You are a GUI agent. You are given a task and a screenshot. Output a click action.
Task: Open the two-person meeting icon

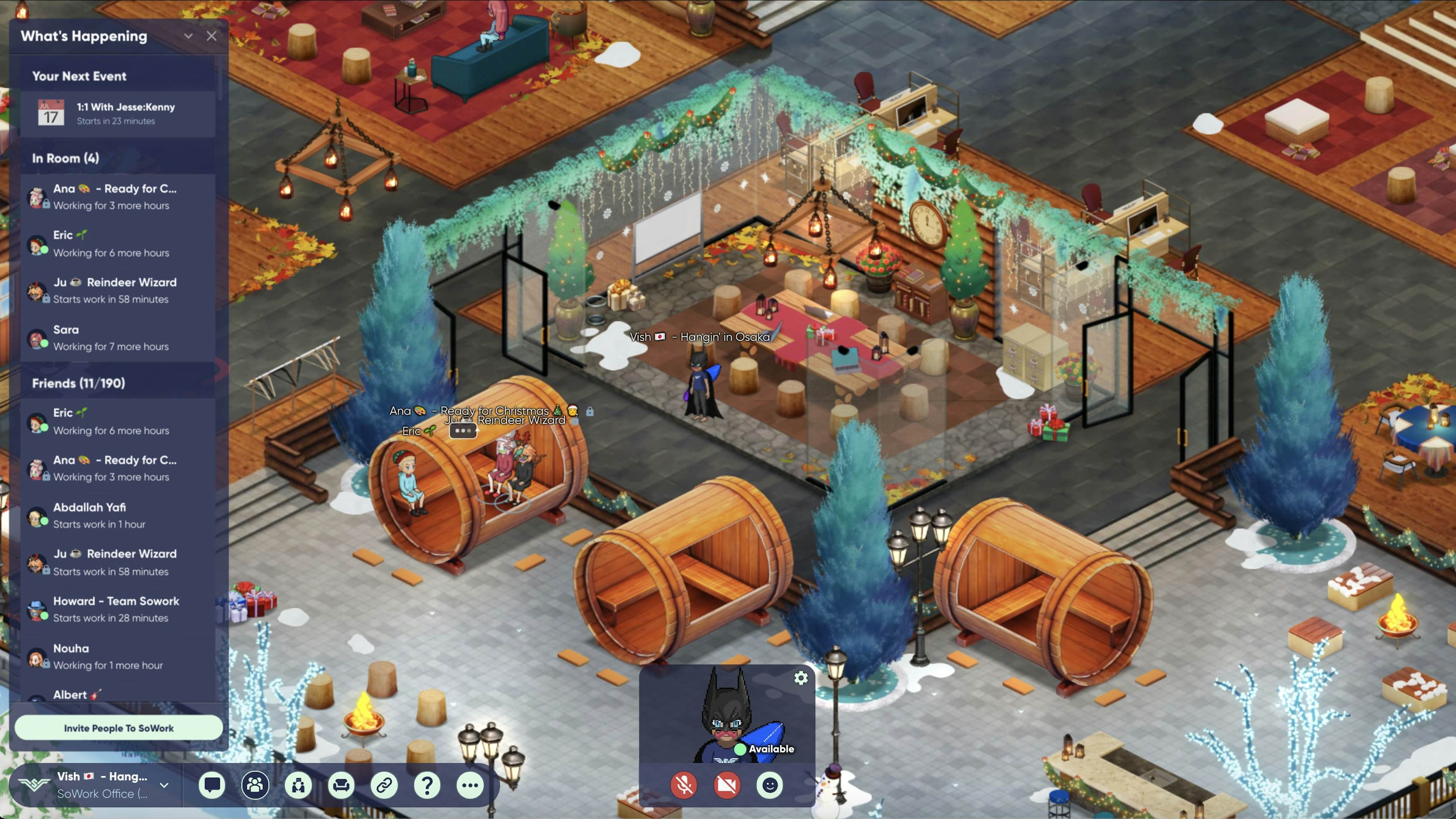click(x=298, y=785)
